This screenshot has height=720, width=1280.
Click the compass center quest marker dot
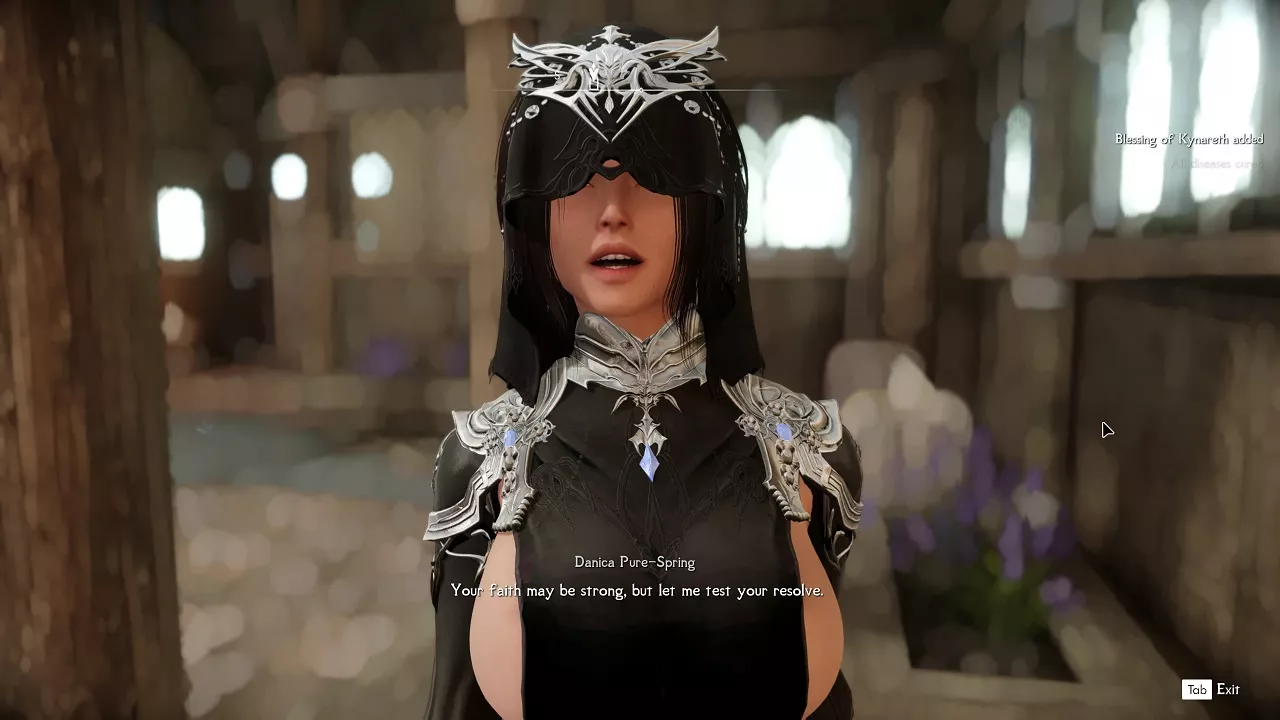click(x=641, y=90)
